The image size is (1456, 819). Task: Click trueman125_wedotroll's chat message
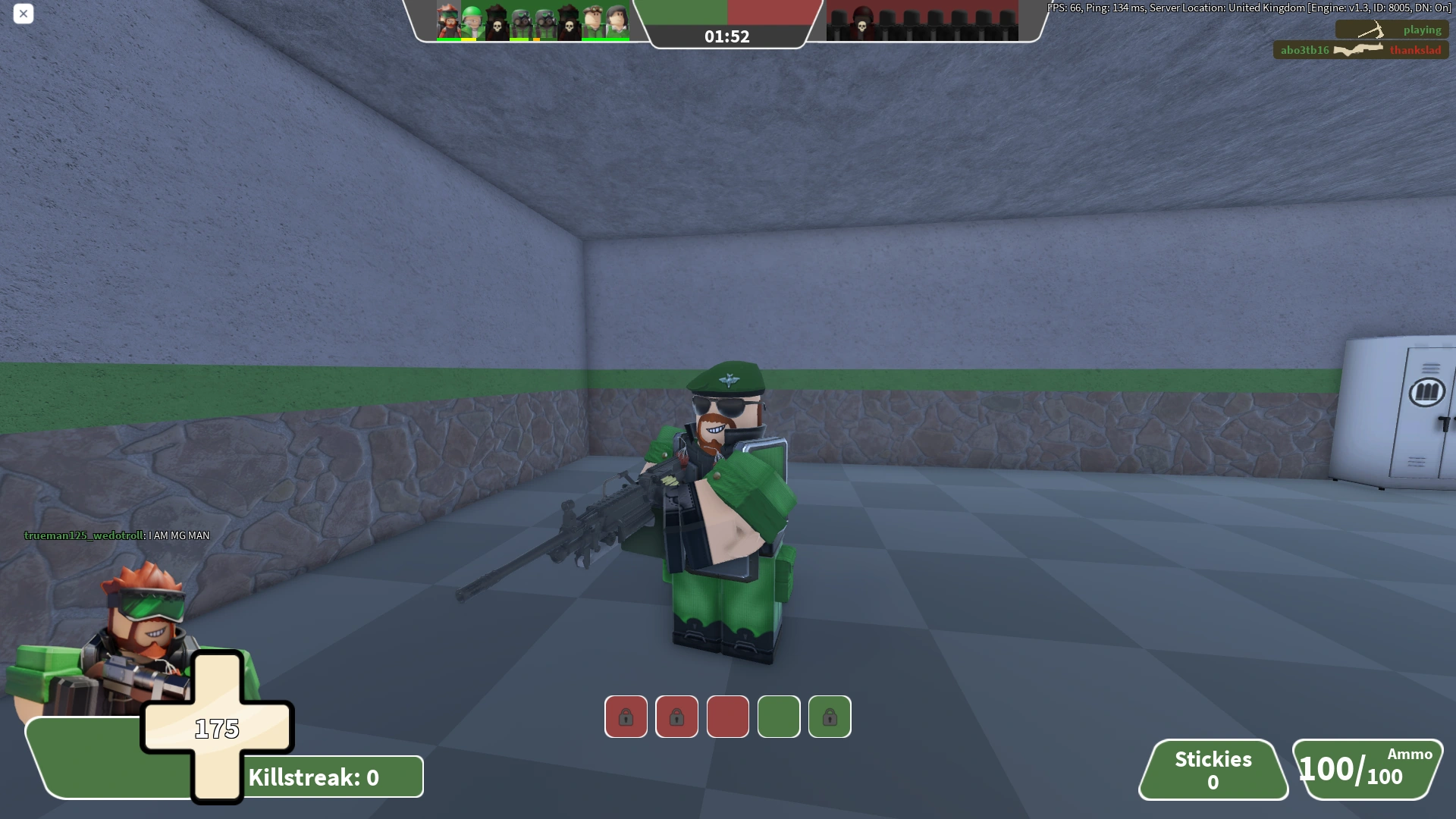pyautogui.click(x=116, y=535)
